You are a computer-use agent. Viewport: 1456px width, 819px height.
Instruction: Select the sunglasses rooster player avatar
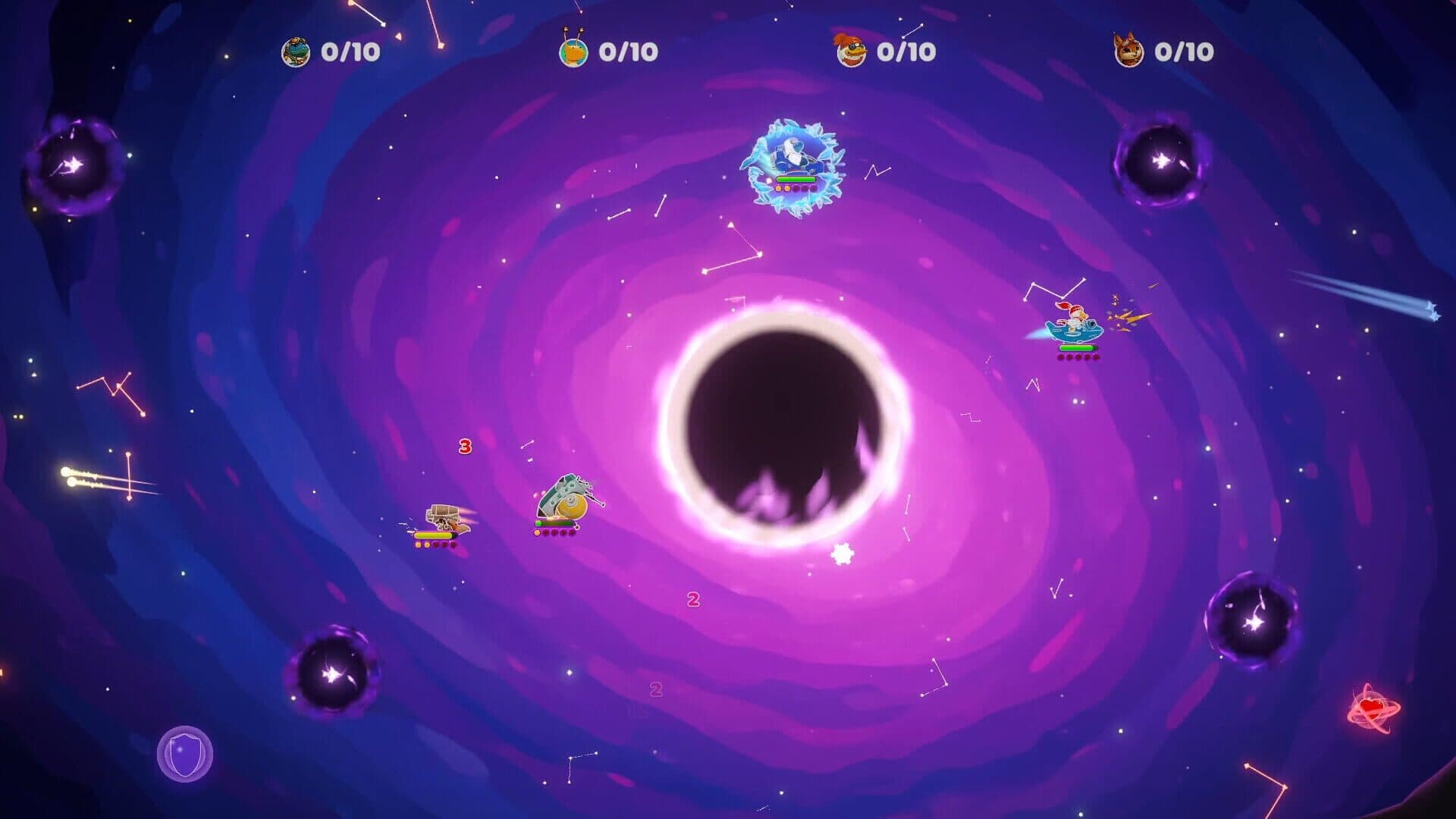pyautogui.click(x=852, y=51)
